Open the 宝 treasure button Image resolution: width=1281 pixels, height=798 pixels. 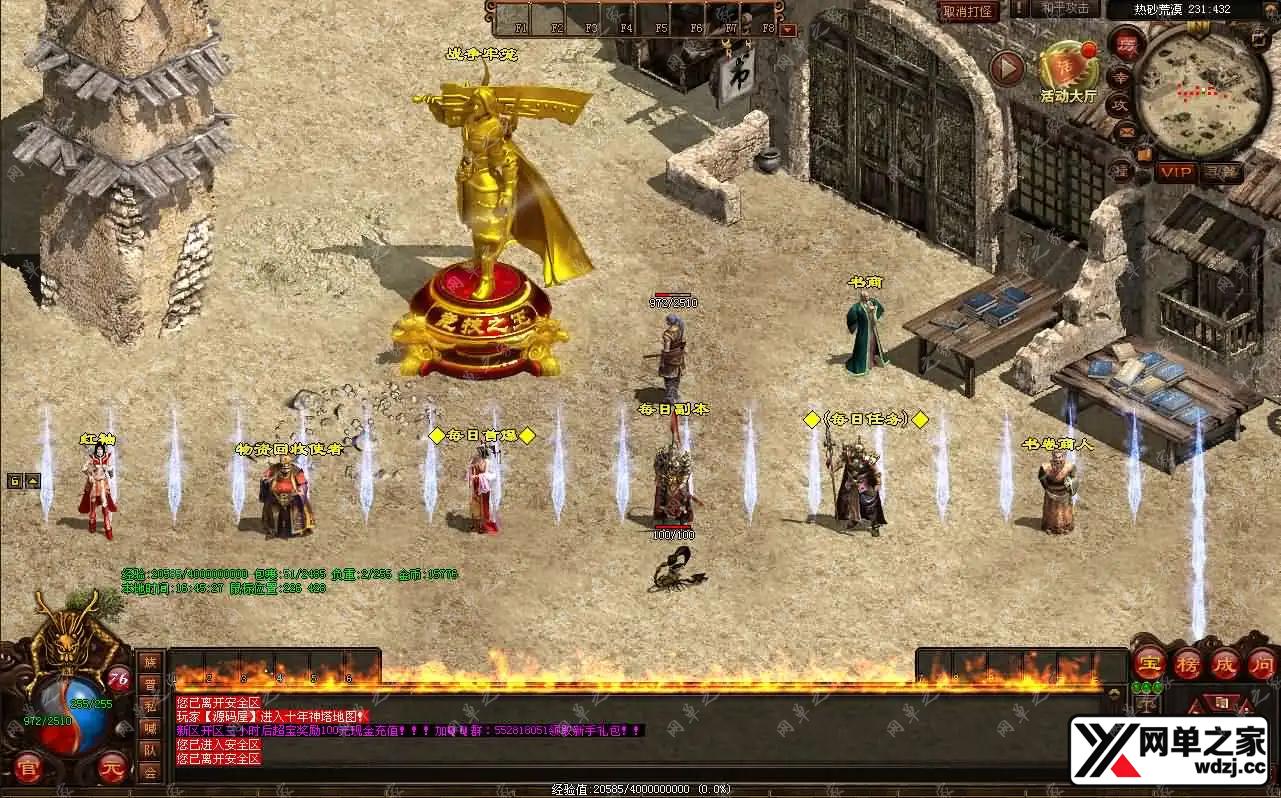[1149, 661]
